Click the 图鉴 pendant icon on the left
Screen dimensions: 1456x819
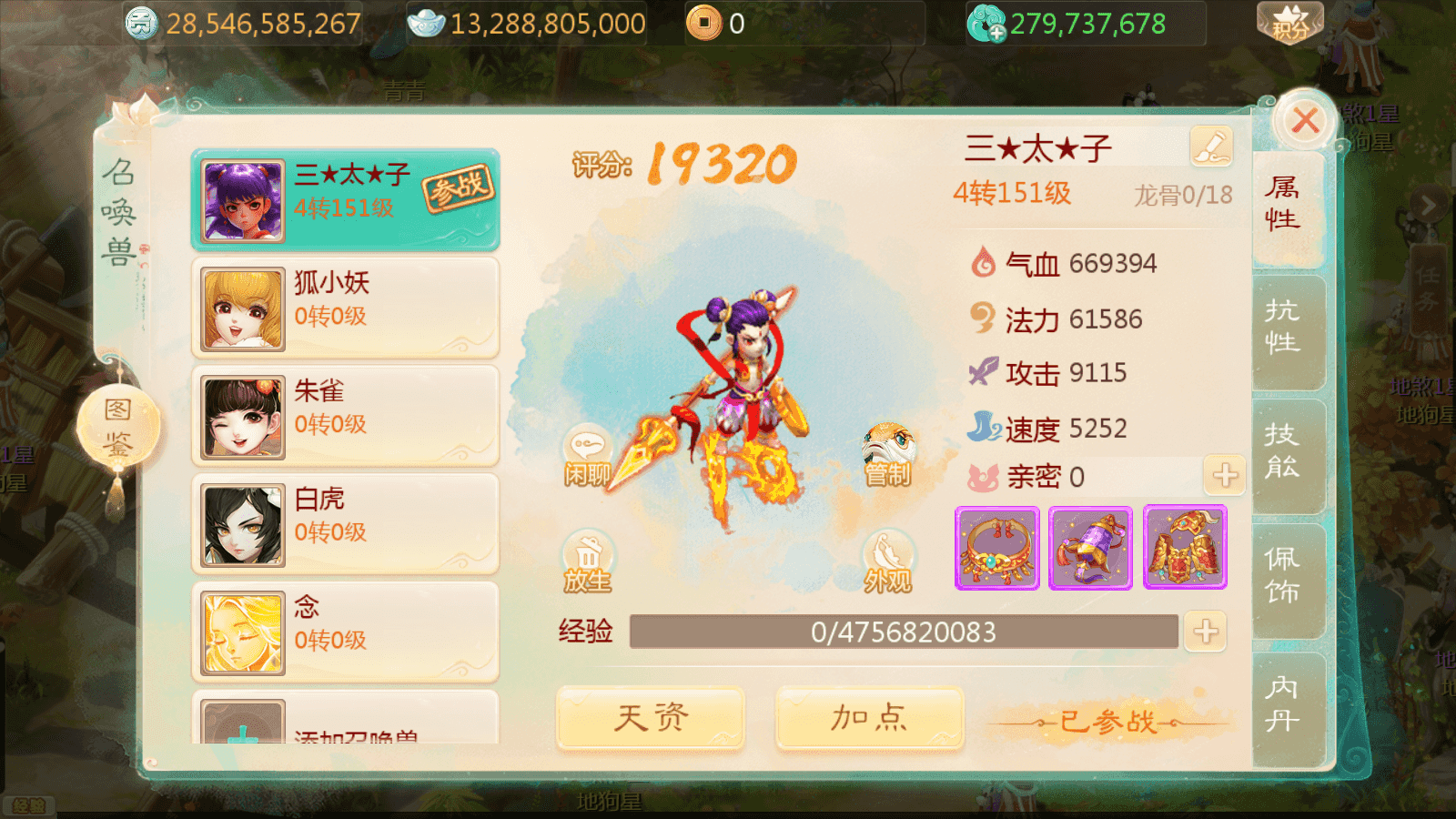(x=118, y=426)
